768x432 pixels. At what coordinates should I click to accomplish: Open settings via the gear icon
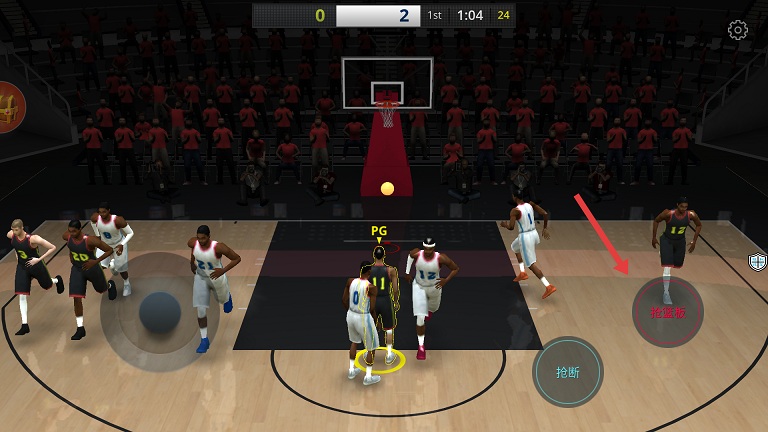738,30
